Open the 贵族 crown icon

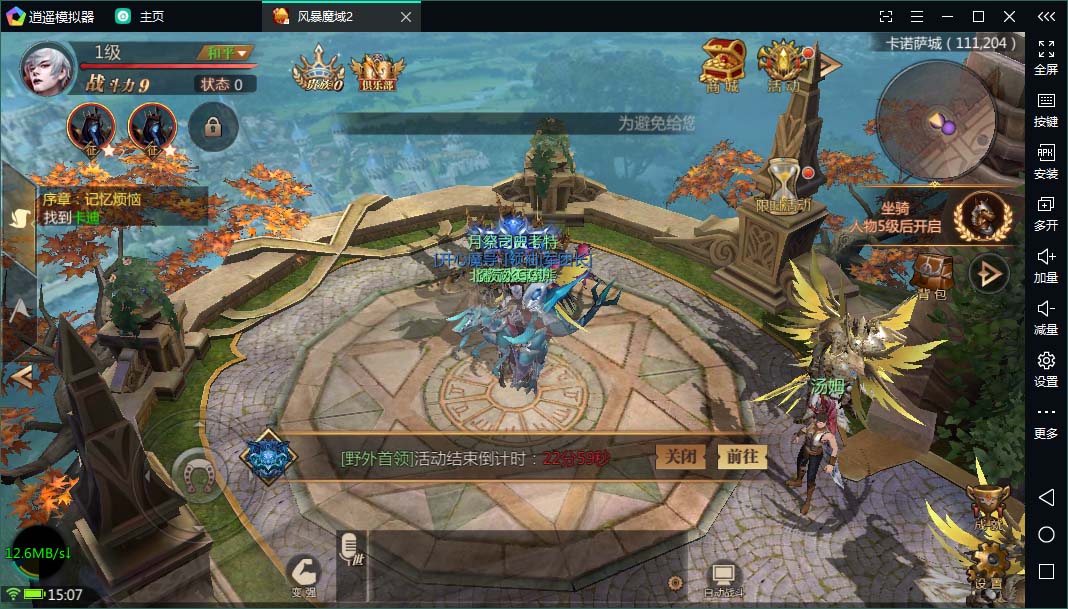click(317, 70)
